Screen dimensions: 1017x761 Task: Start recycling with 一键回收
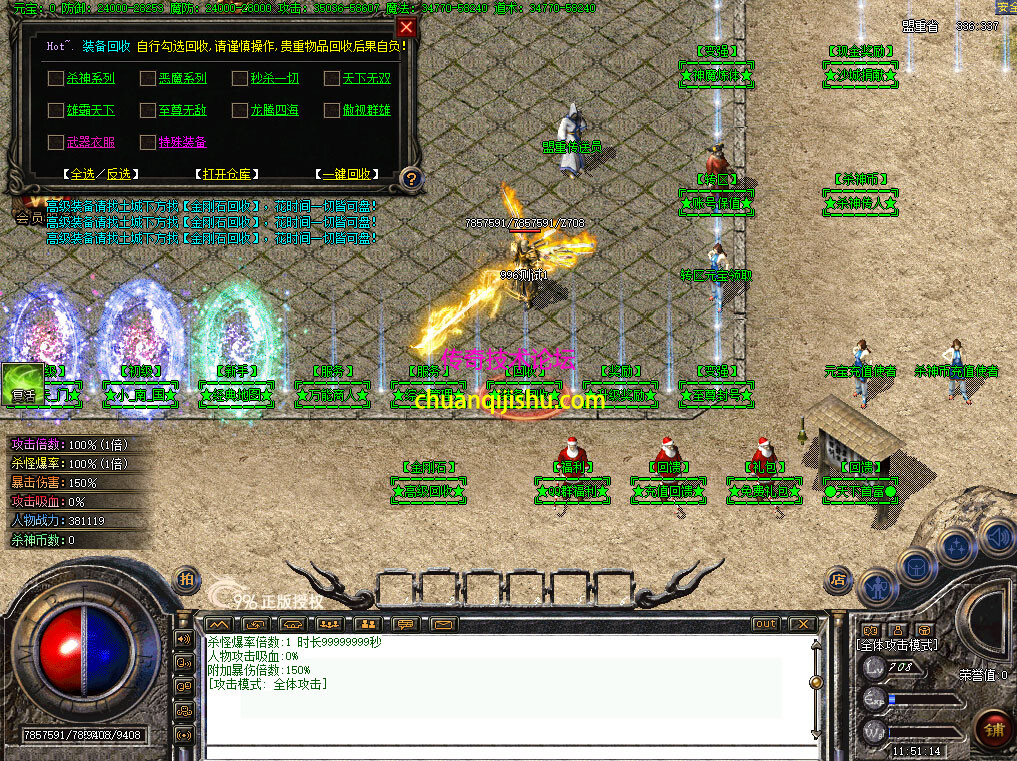click(x=346, y=174)
